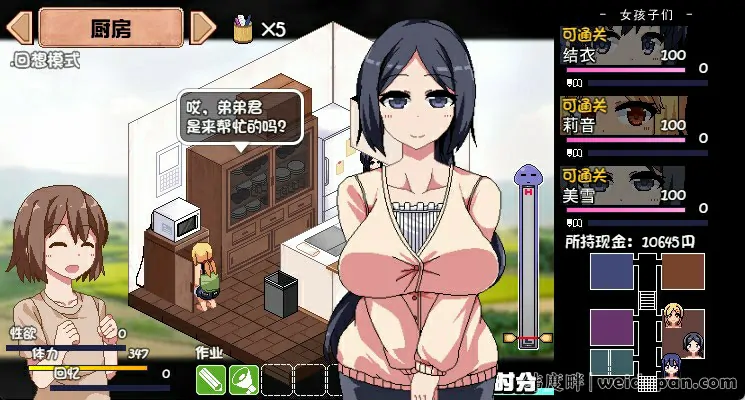Click the purple room on the minimap
Viewport: 745px width, 400px height.
click(x=612, y=328)
